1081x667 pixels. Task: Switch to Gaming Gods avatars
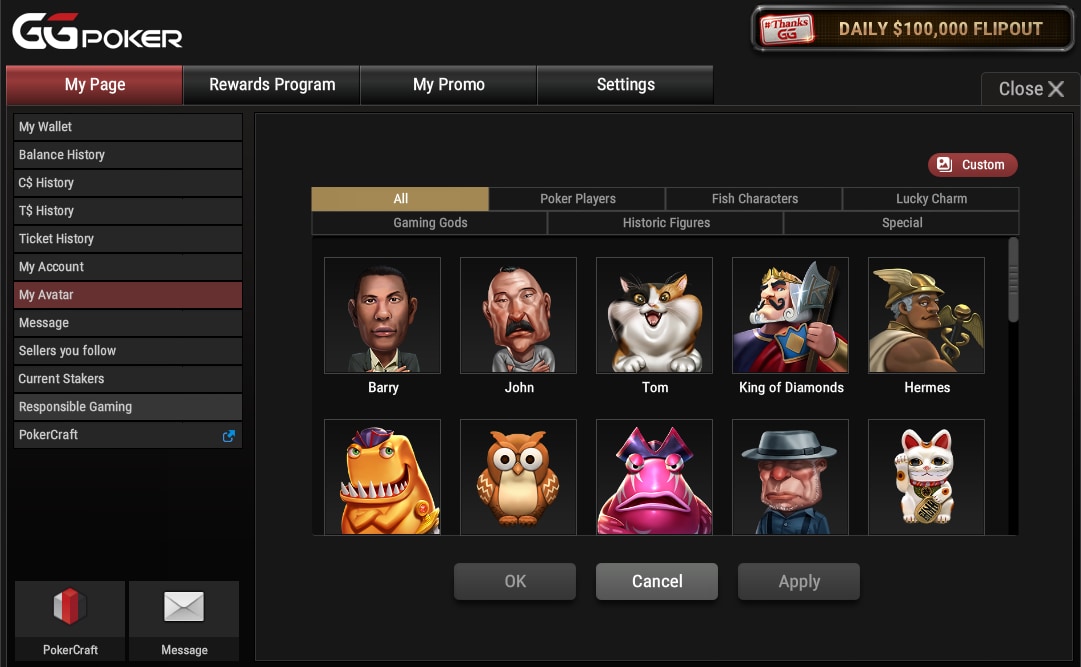pos(430,223)
